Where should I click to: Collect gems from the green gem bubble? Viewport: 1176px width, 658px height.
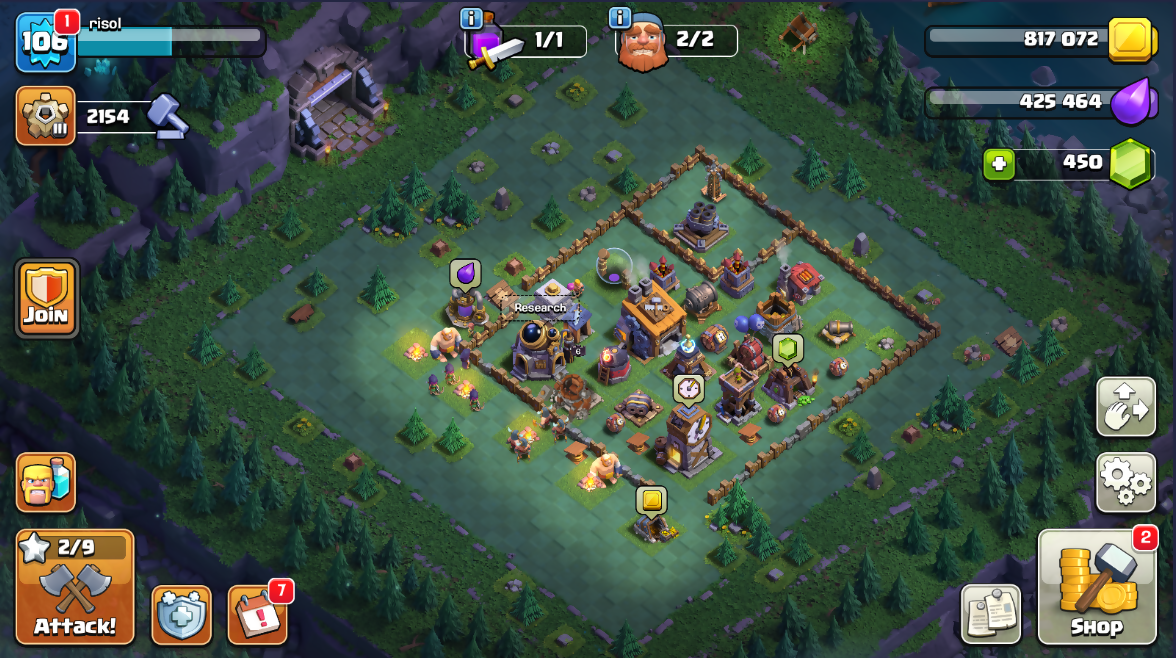click(787, 347)
